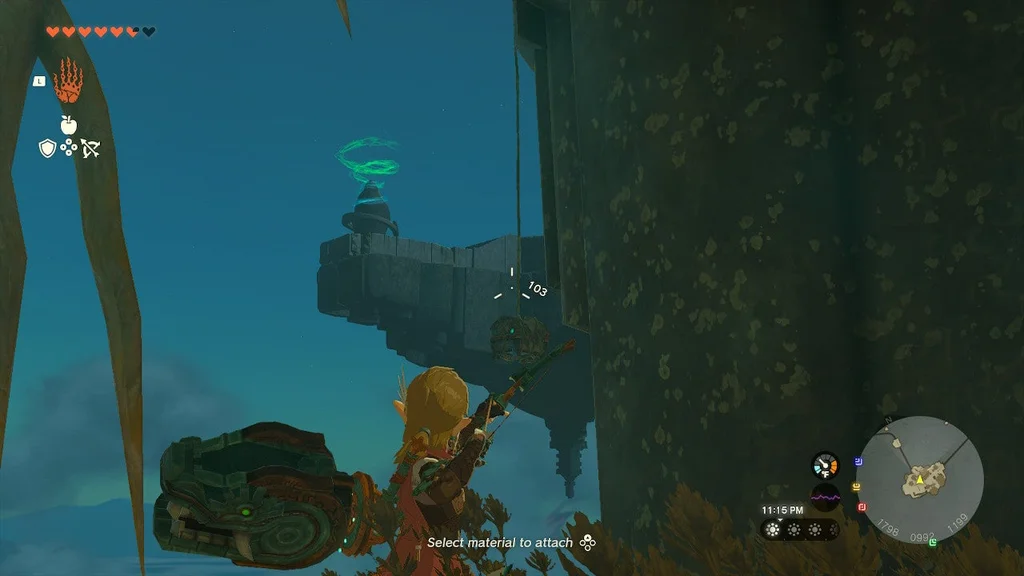Select the Ultrahand ability icon
Screen dimensions: 1024x576
pyautogui.click(x=68, y=81)
